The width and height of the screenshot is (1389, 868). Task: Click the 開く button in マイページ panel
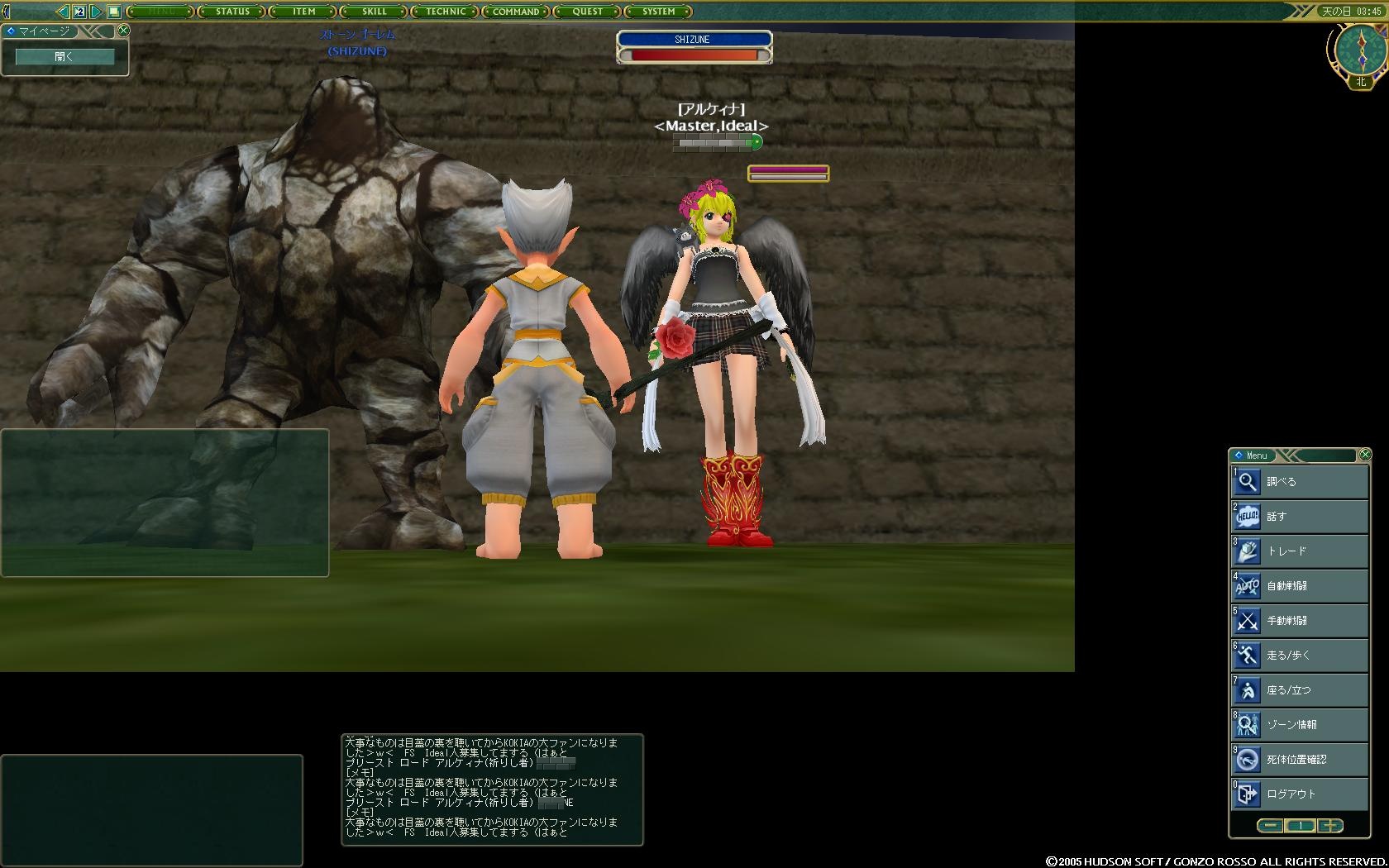click(64, 57)
